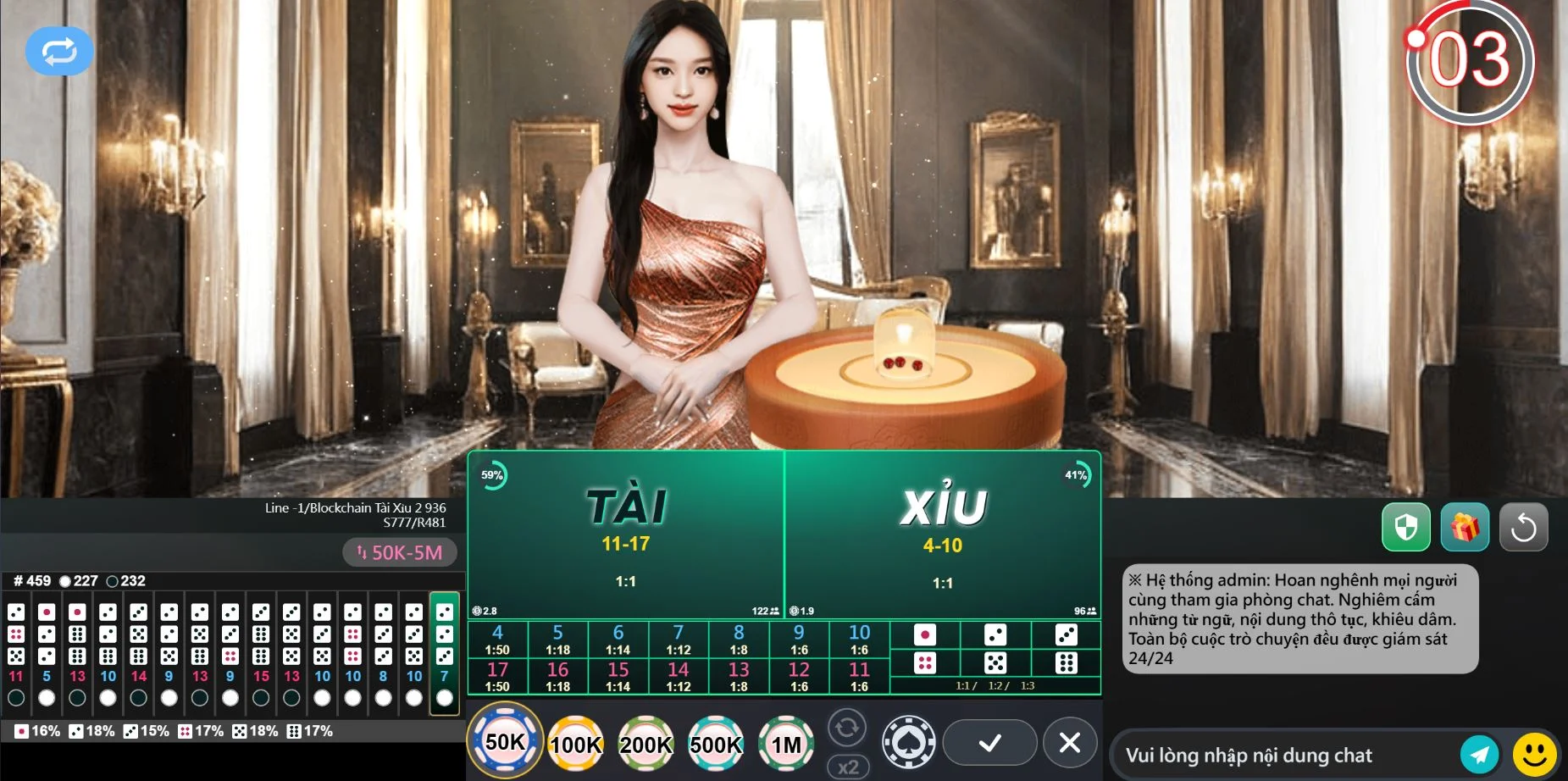Choose the 100K chip

tap(576, 744)
